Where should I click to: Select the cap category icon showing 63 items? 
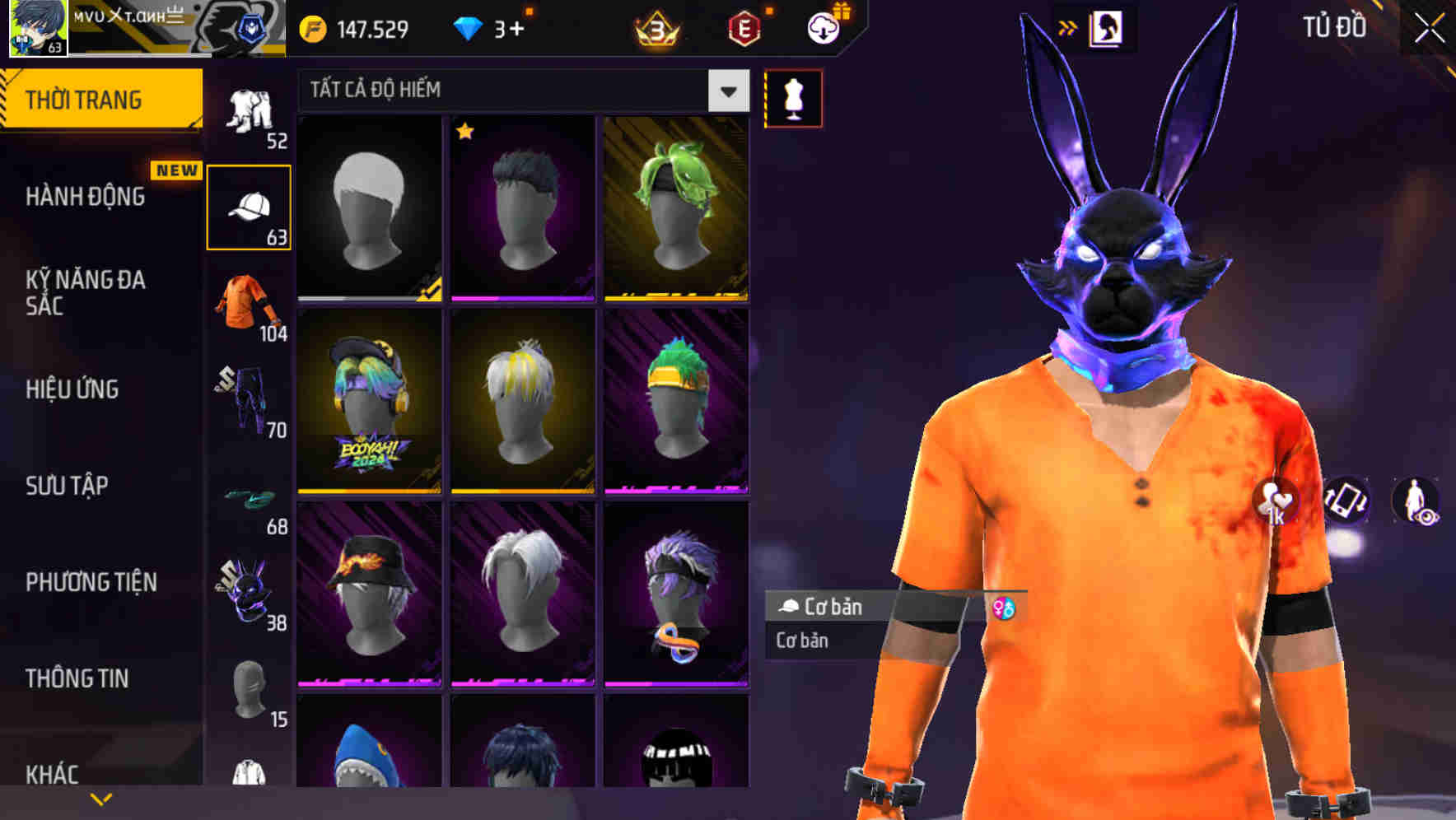click(x=250, y=205)
